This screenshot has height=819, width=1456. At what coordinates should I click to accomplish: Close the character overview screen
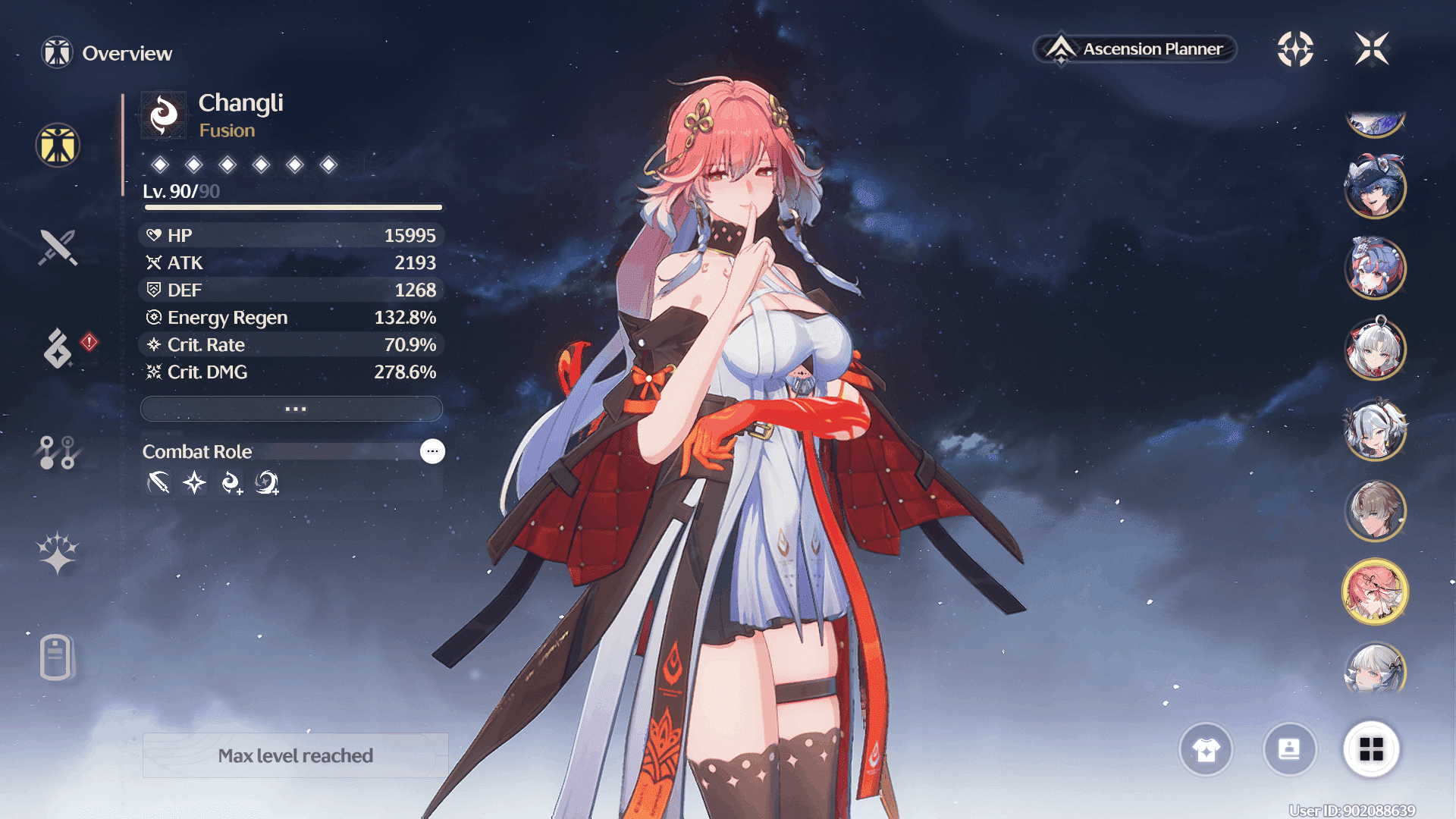pyautogui.click(x=1372, y=49)
